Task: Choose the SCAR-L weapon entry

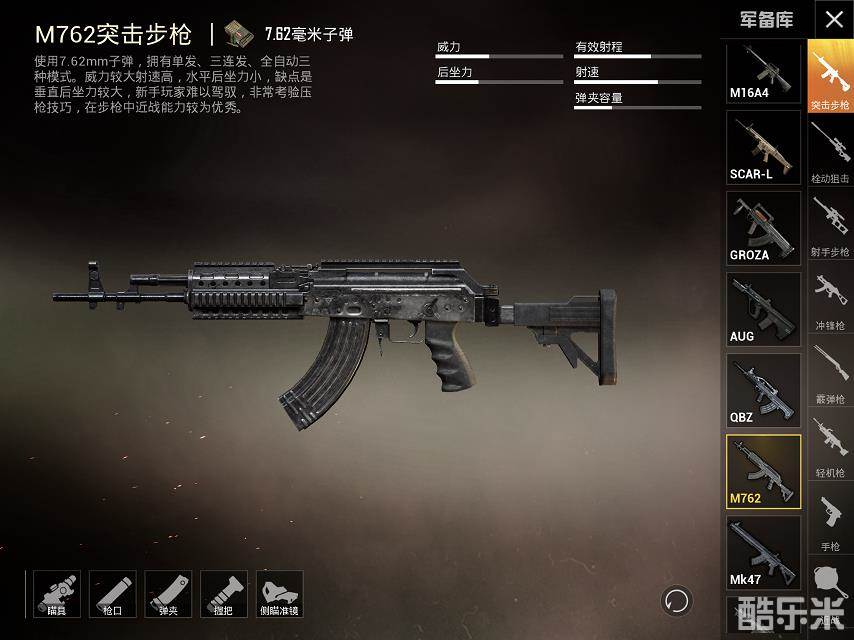Action: (x=763, y=147)
